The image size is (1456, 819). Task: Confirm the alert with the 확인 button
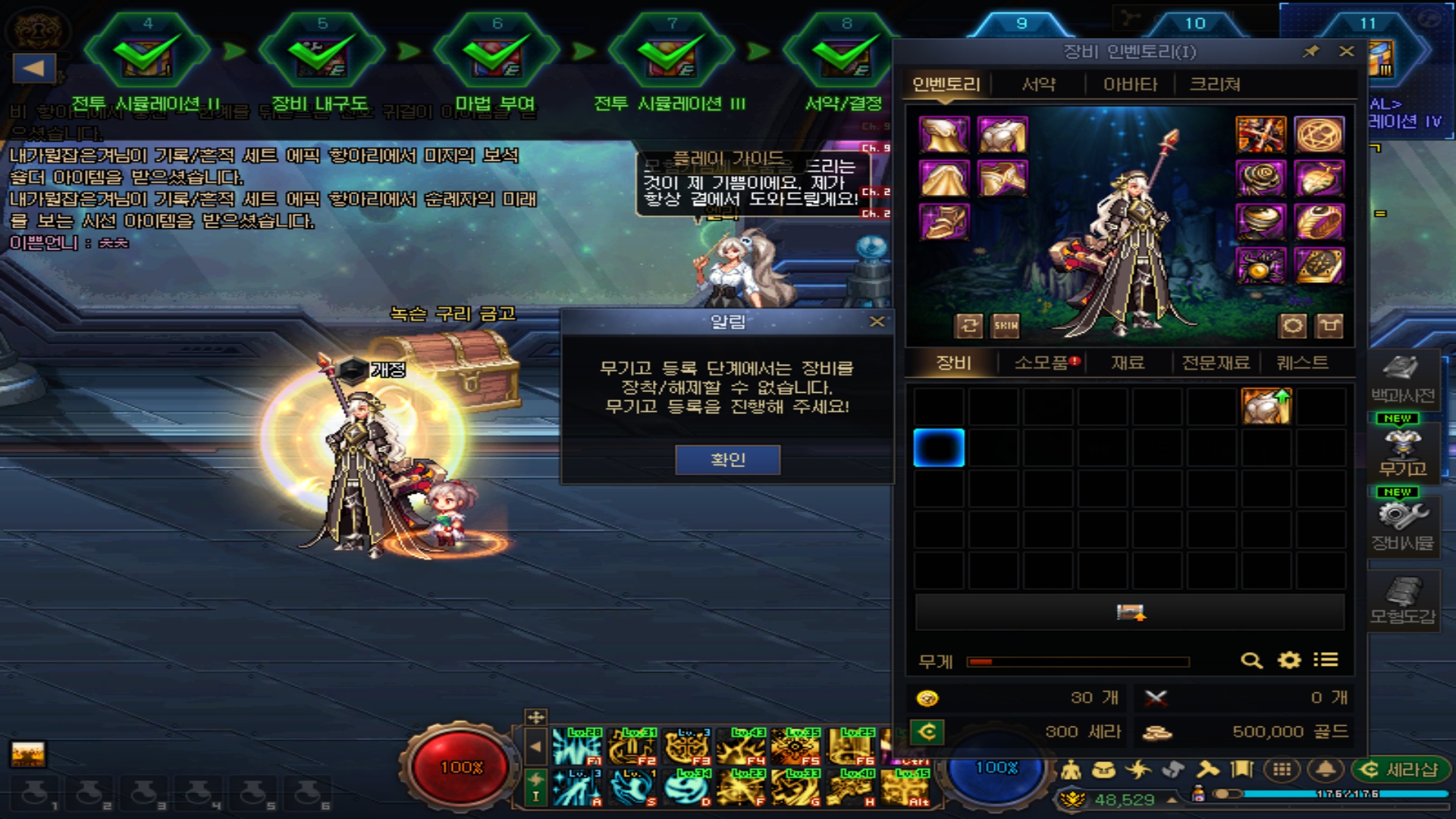(727, 460)
